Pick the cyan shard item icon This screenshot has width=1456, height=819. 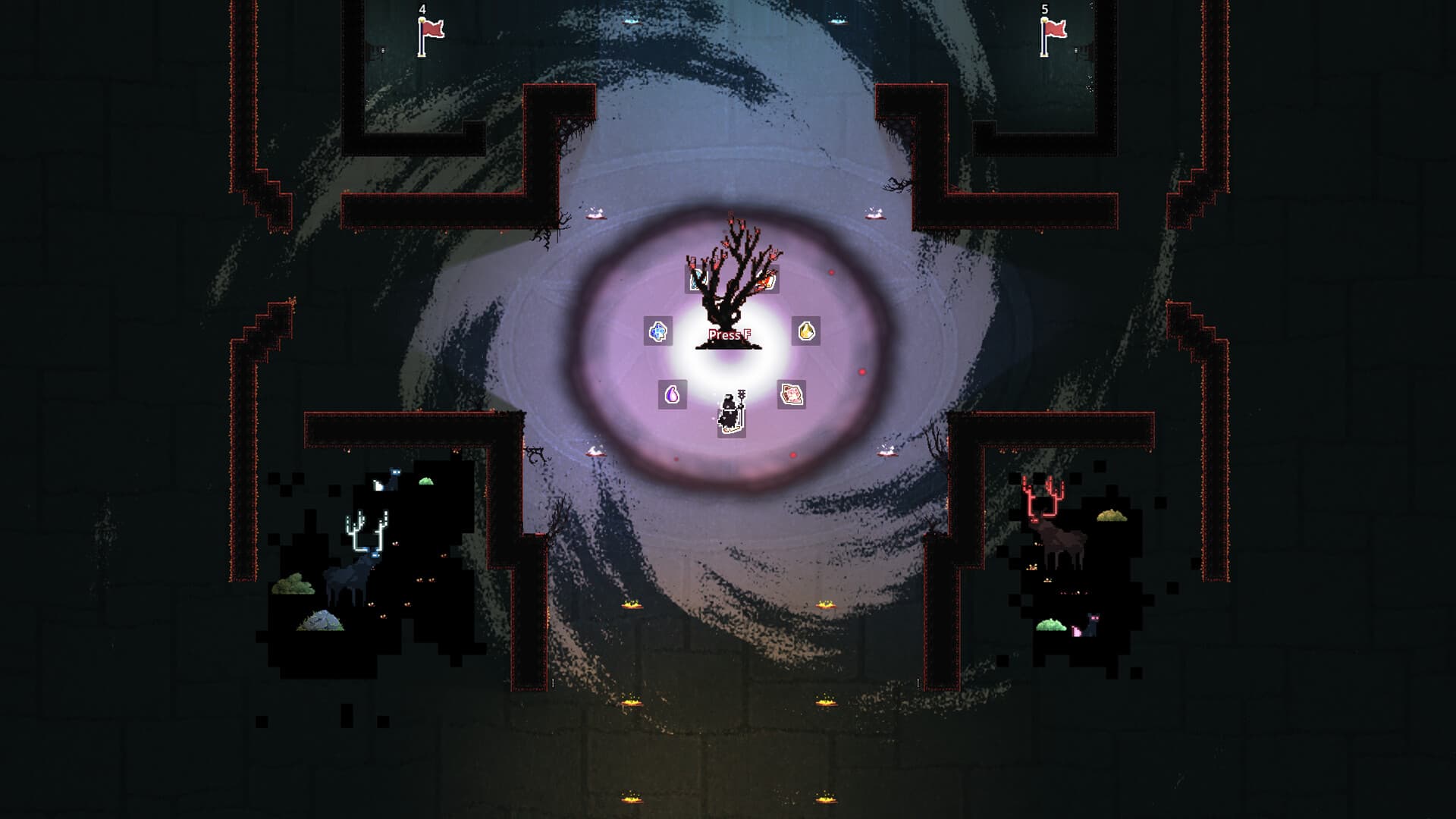(x=697, y=281)
